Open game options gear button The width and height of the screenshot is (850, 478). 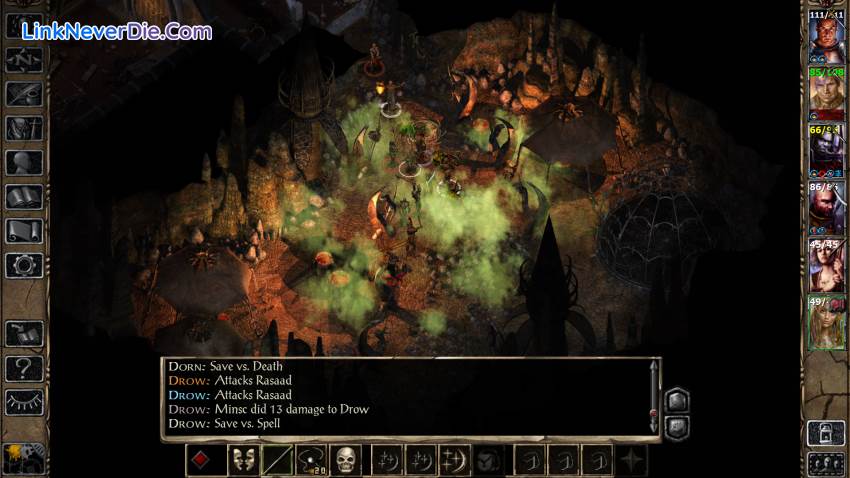24,265
